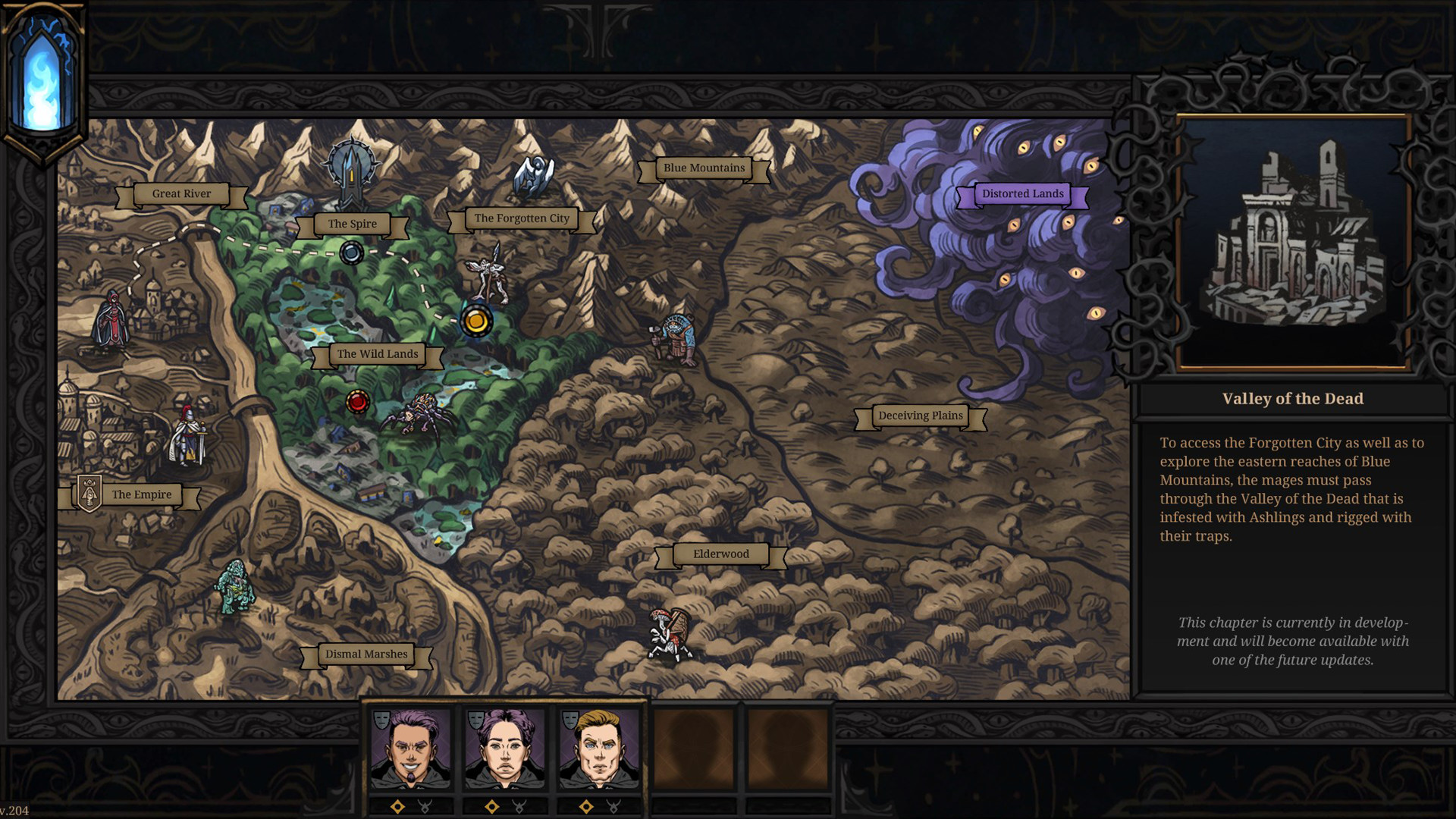Image resolution: width=1456 pixels, height=819 pixels.
Task: Select the axe-wielding brute near Deceiving Plains
Action: tap(677, 334)
